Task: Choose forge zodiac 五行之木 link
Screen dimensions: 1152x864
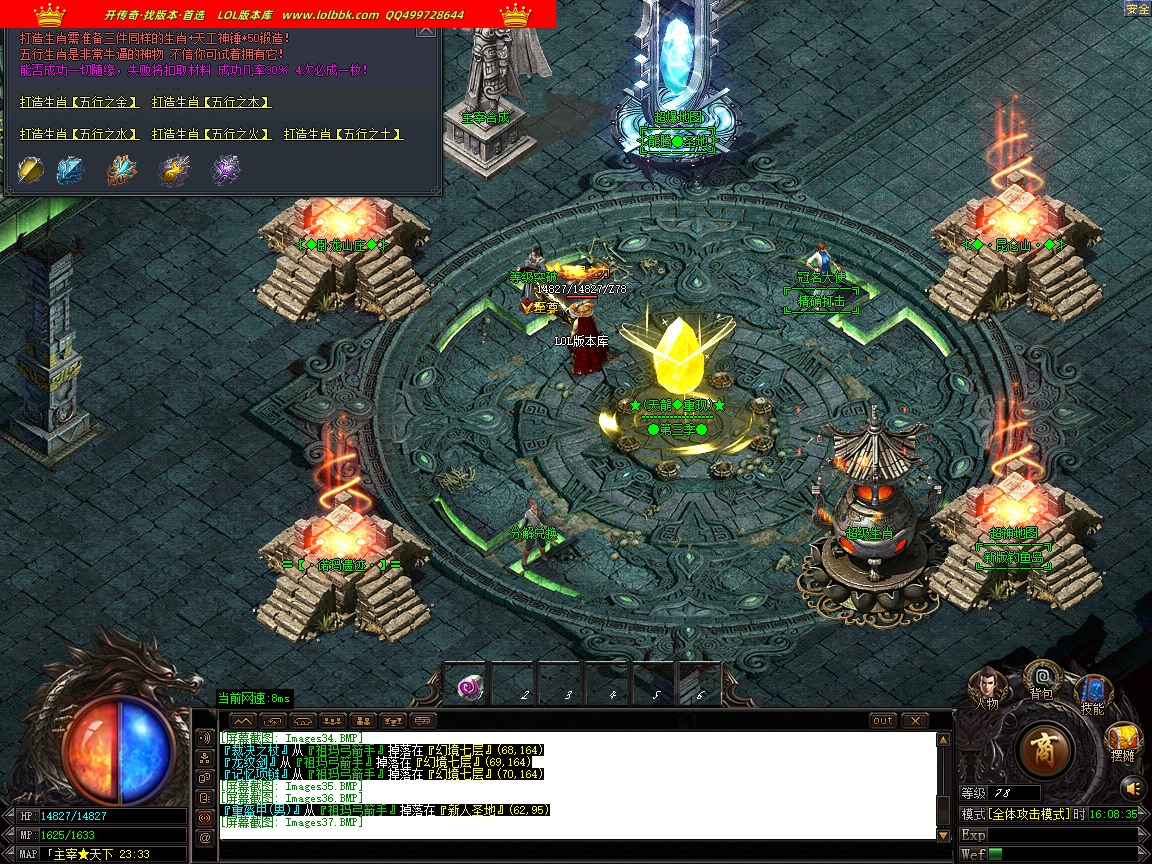Action: click(x=211, y=102)
